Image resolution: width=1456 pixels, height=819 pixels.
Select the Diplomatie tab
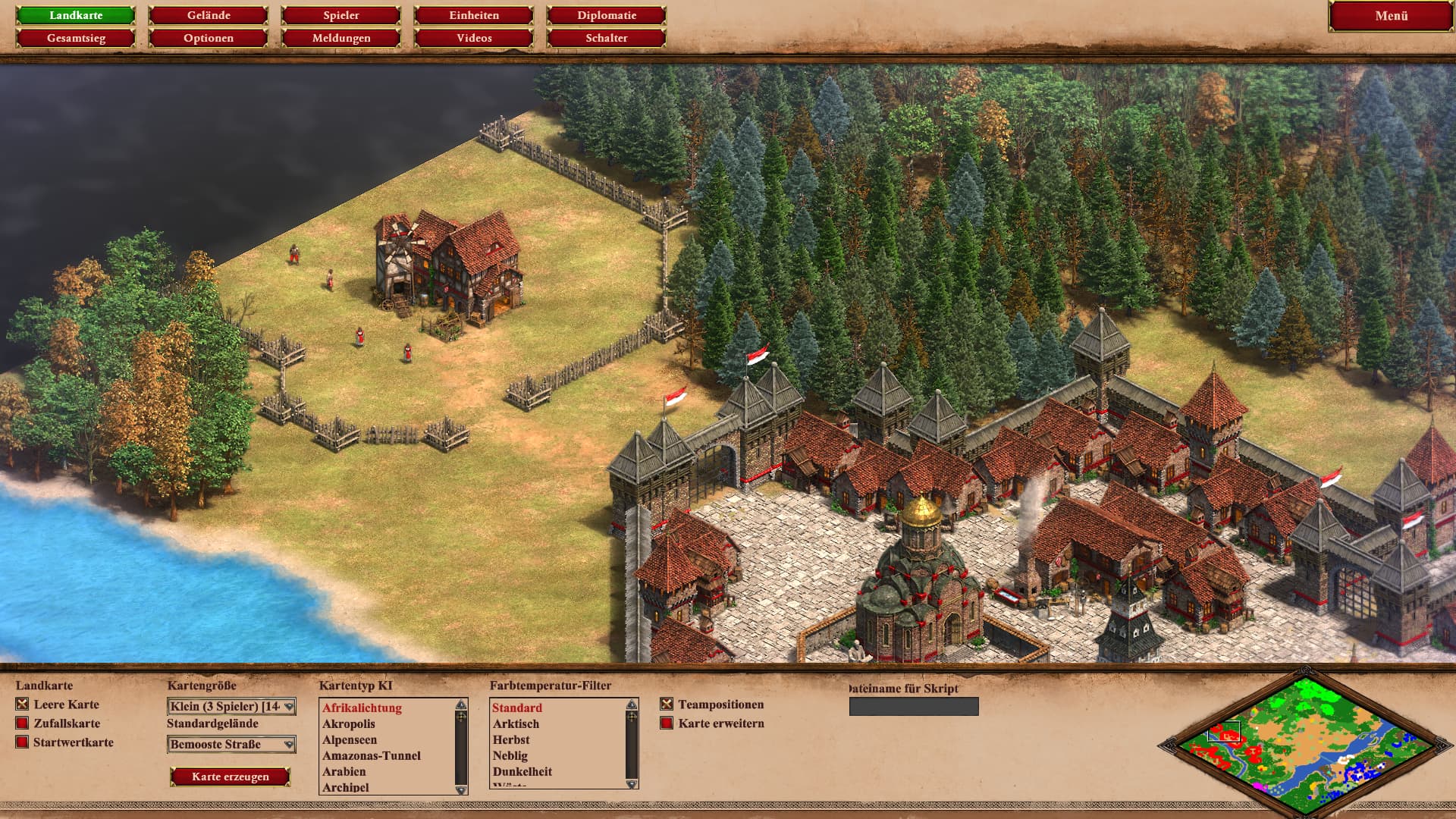tap(607, 15)
